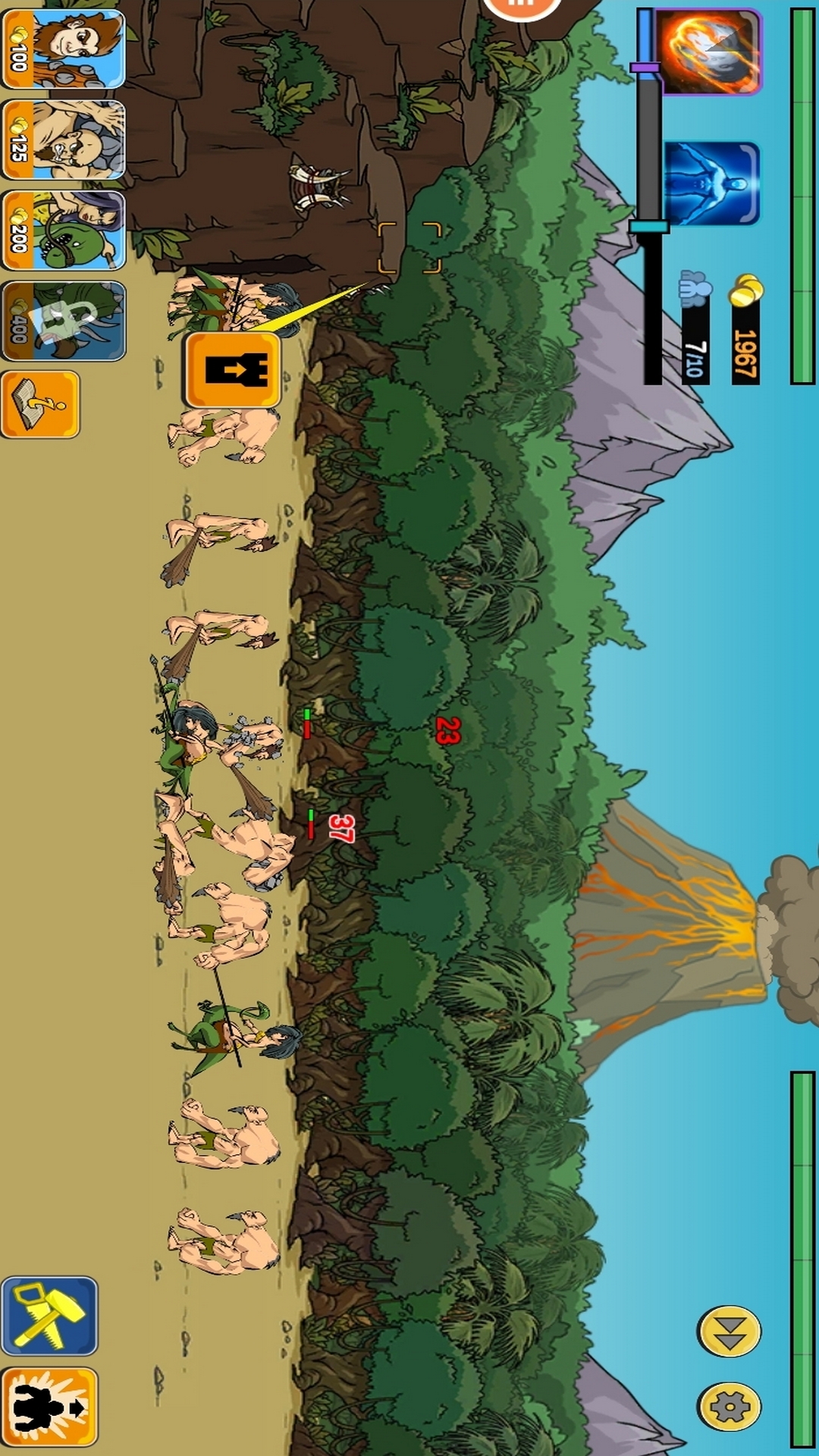The width and height of the screenshot is (819, 1456).
Task: Spawn the 200-gold dinosaur rider unit
Action: [x=63, y=231]
